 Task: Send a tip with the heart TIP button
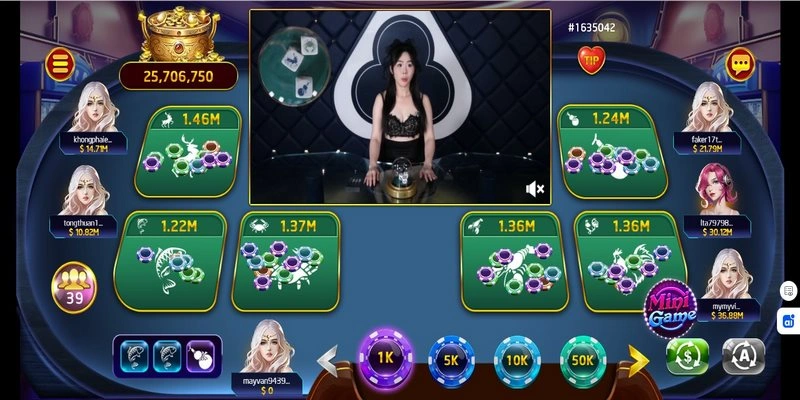tap(592, 59)
